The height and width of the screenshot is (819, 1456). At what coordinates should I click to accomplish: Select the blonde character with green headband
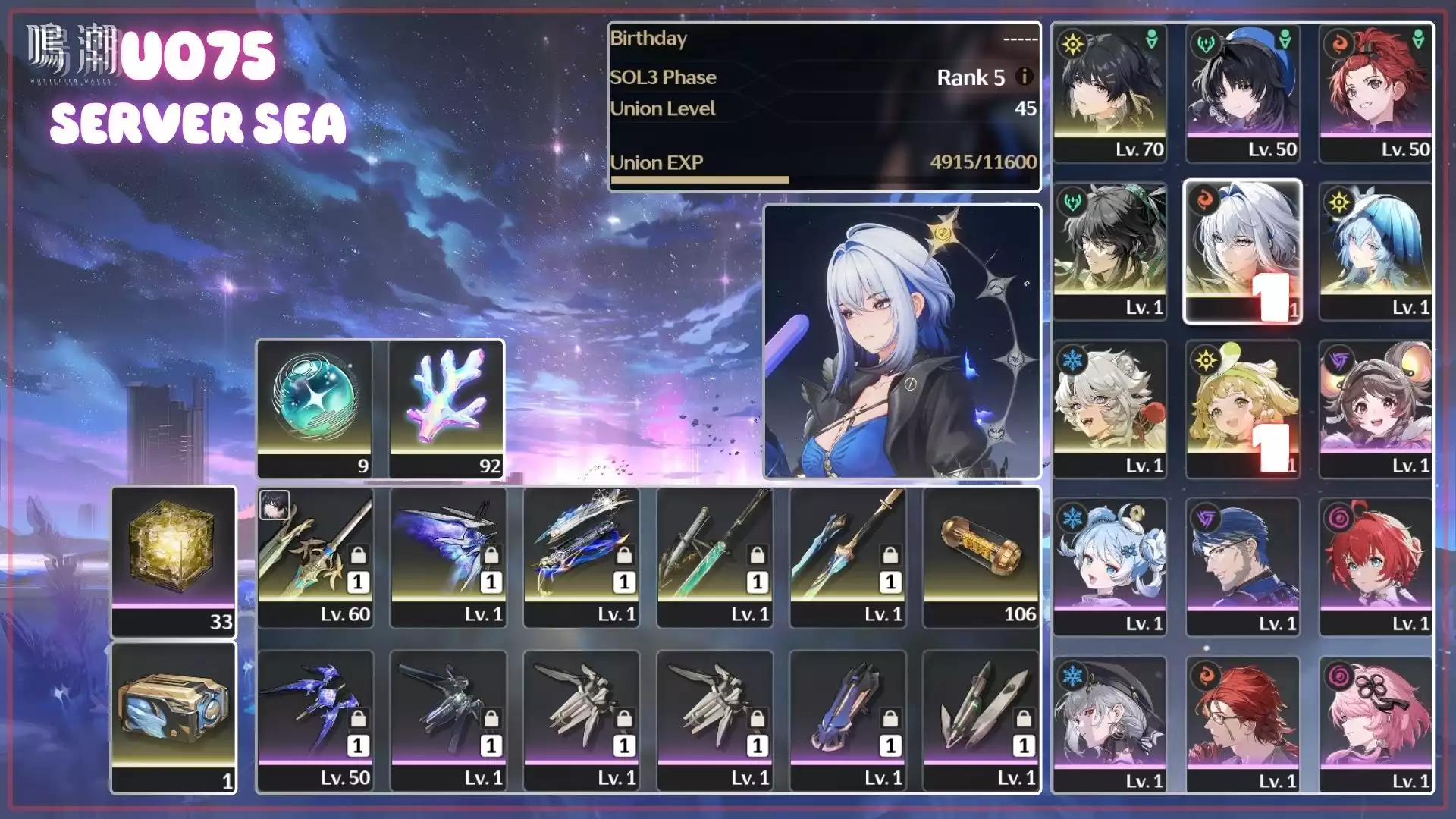(1243, 409)
